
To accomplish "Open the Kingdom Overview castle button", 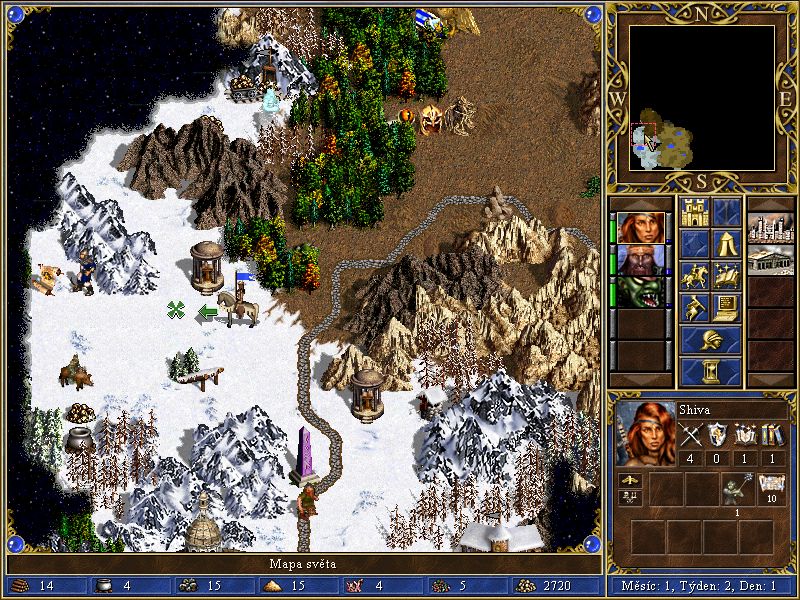I will point(694,211).
